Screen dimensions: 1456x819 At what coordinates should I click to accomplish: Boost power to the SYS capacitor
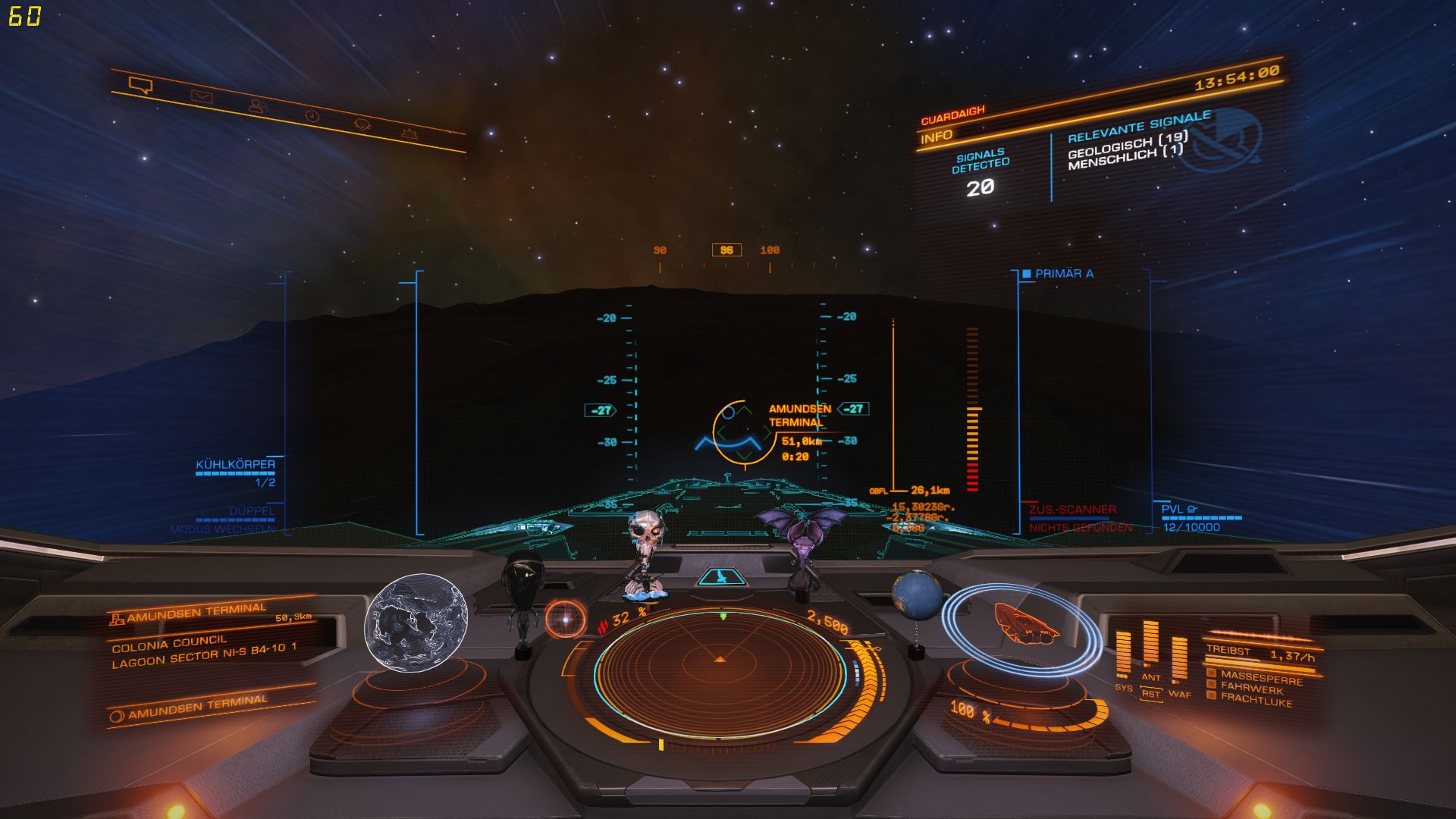tap(1123, 655)
